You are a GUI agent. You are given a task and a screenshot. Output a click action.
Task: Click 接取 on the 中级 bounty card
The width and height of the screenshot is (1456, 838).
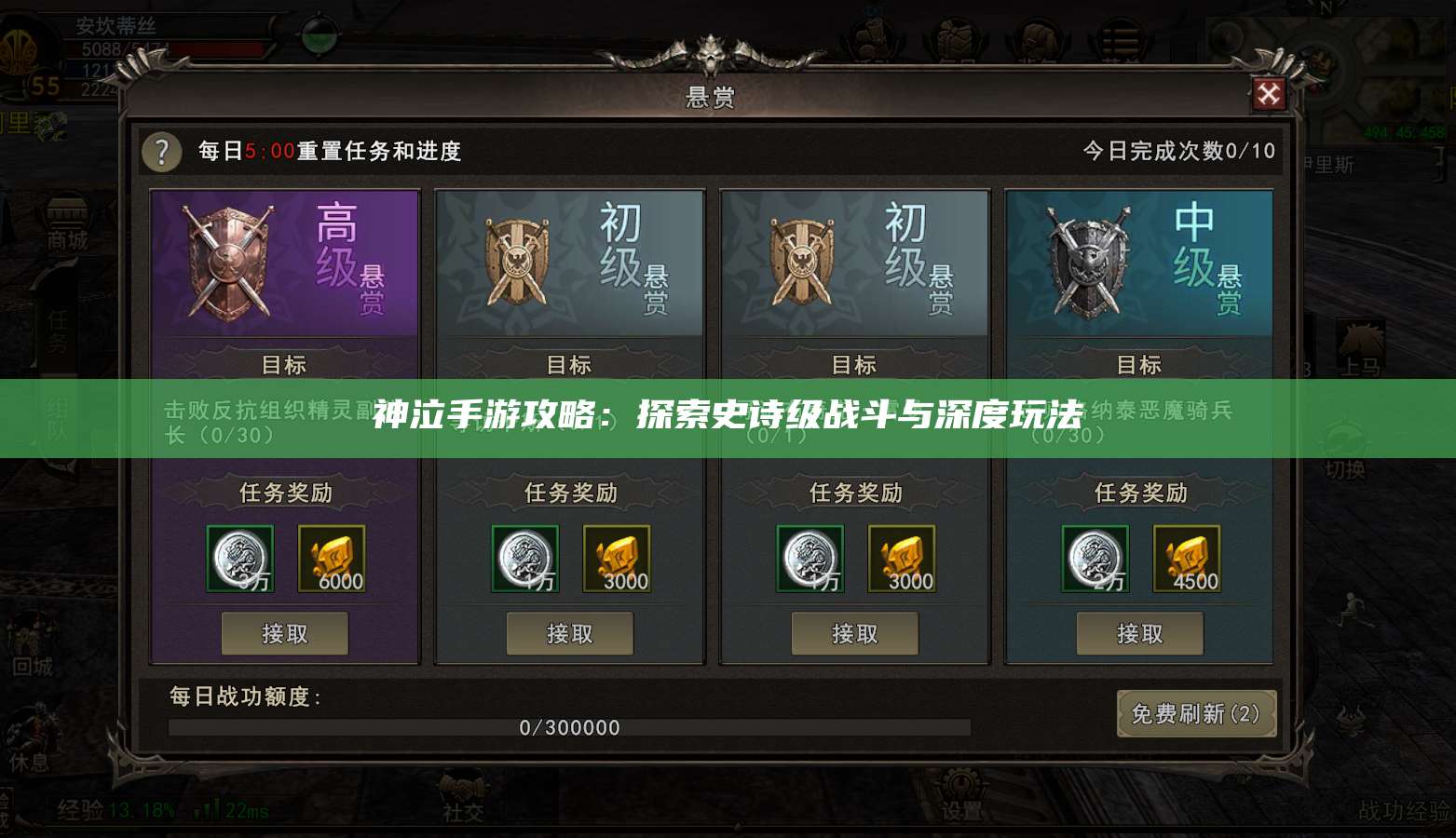pyautogui.click(x=1141, y=633)
